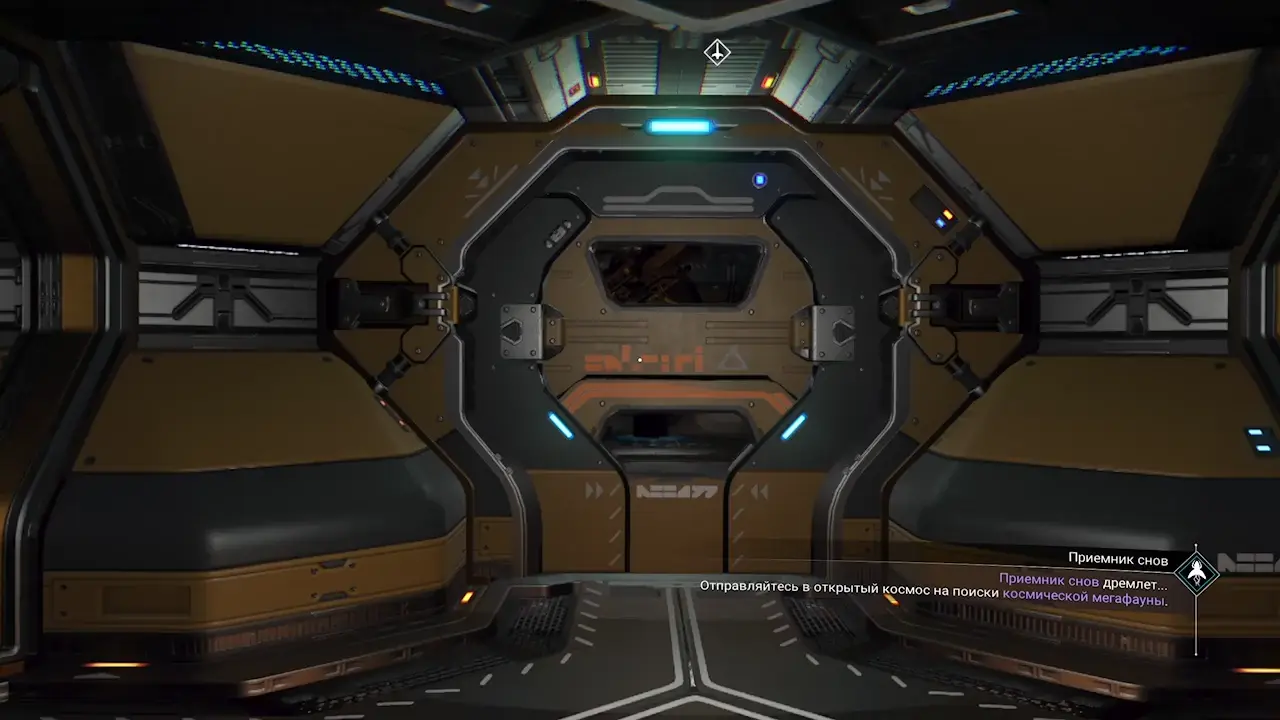The width and height of the screenshot is (1280, 720).
Task: Toggle the left cyan light on the lower door
Action: [x=561, y=426]
